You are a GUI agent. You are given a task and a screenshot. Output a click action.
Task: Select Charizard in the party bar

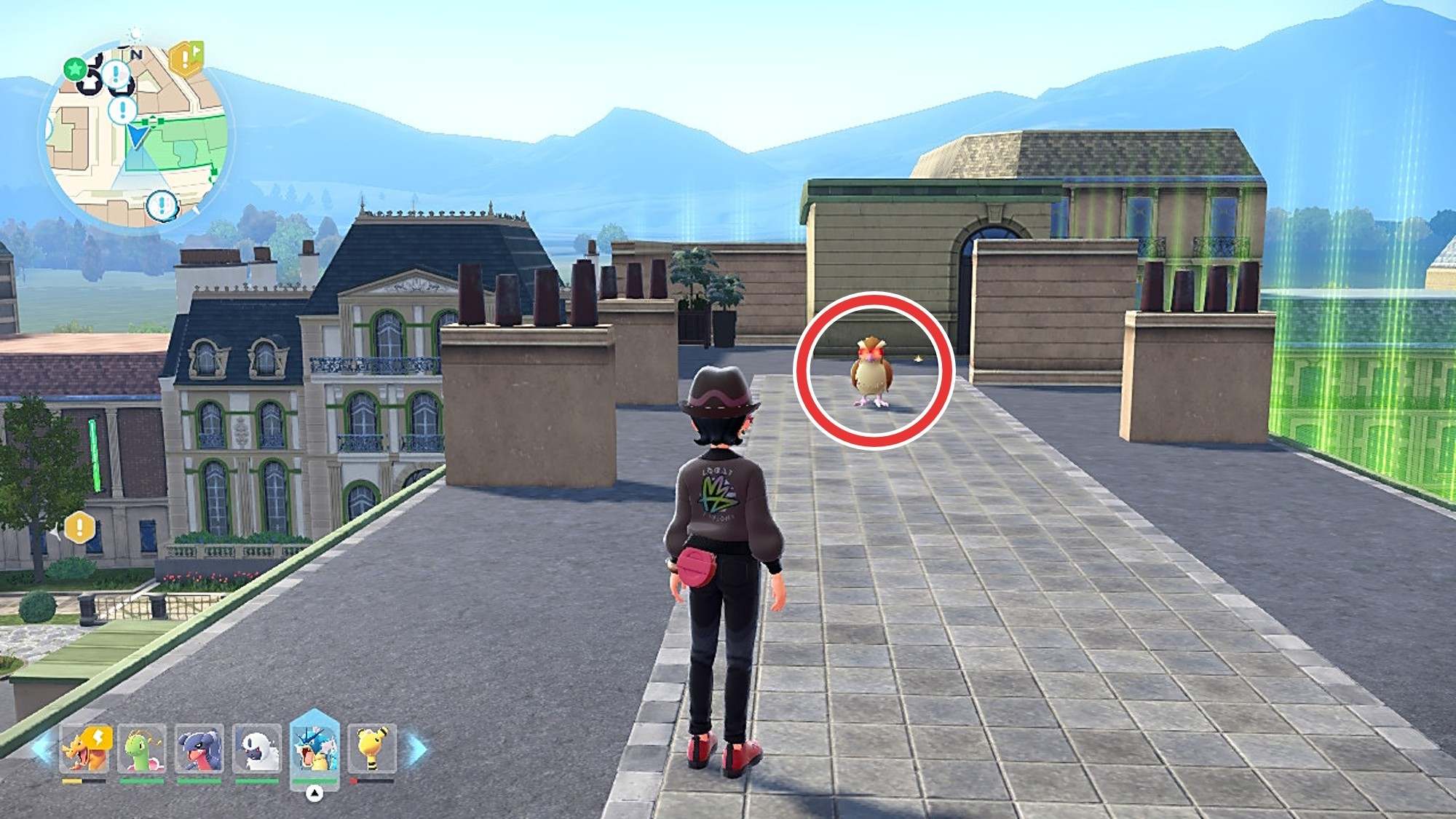tap(86, 749)
